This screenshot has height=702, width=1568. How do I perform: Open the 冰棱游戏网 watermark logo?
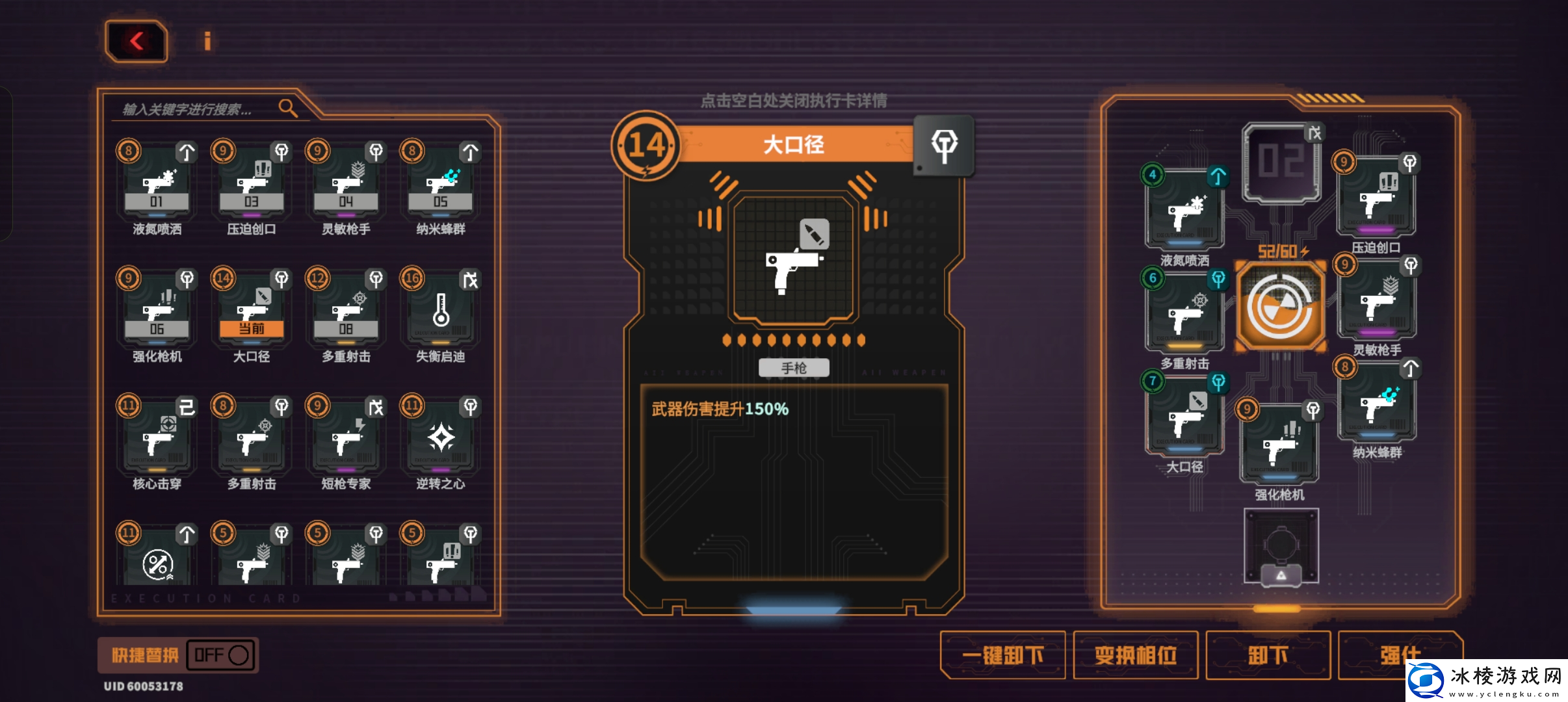pyautogui.click(x=1487, y=681)
